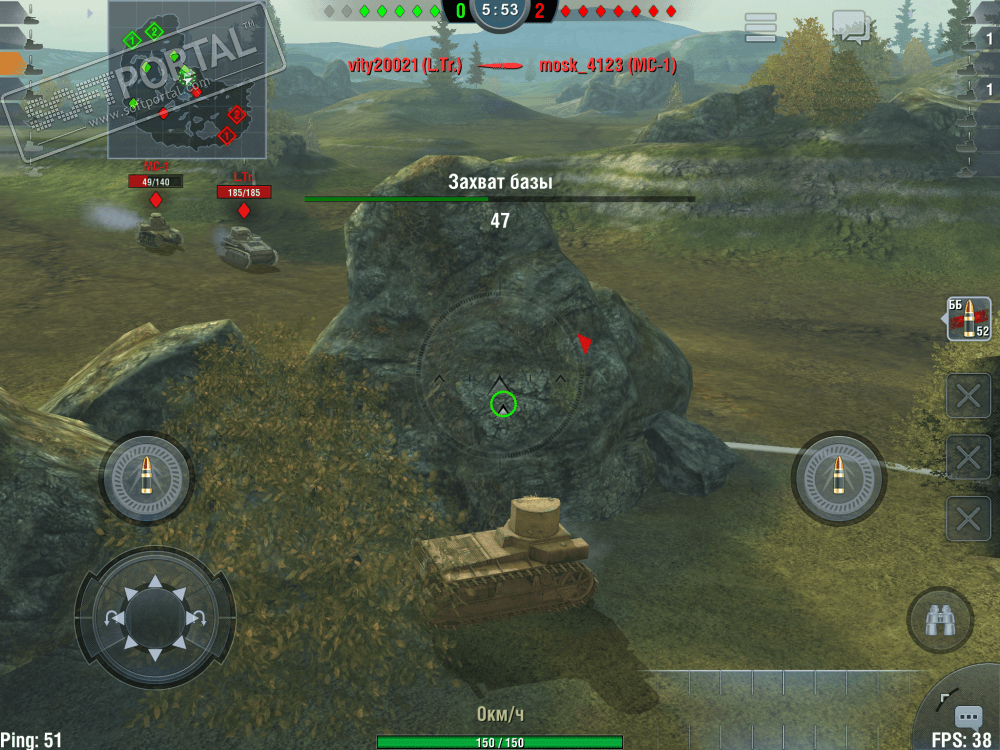The height and width of the screenshot is (750, 1000).
Task: Open the hamburger pause menu
Action: (761, 28)
